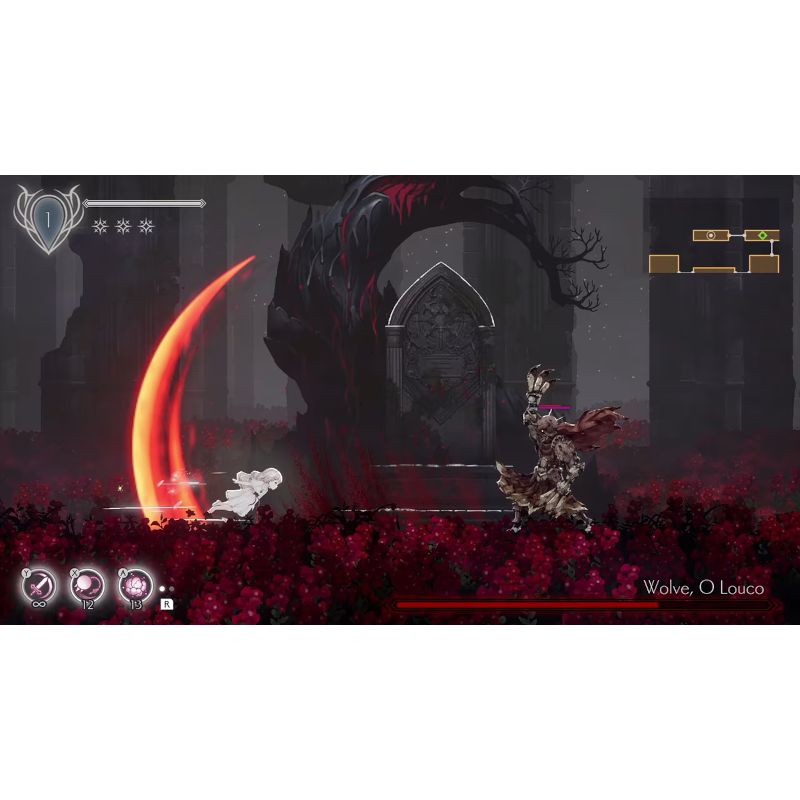Trigger the pink burst cloud skill
This screenshot has width=800, height=800.
[136, 584]
